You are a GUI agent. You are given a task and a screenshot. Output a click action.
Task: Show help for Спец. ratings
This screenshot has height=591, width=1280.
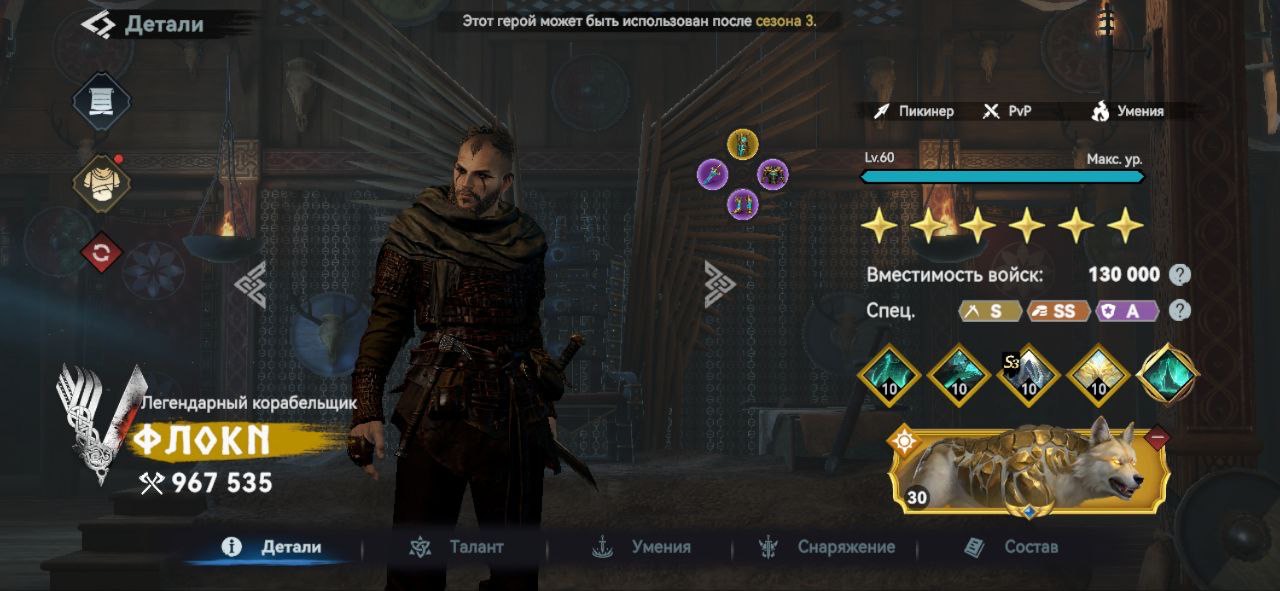(1180, 311)
